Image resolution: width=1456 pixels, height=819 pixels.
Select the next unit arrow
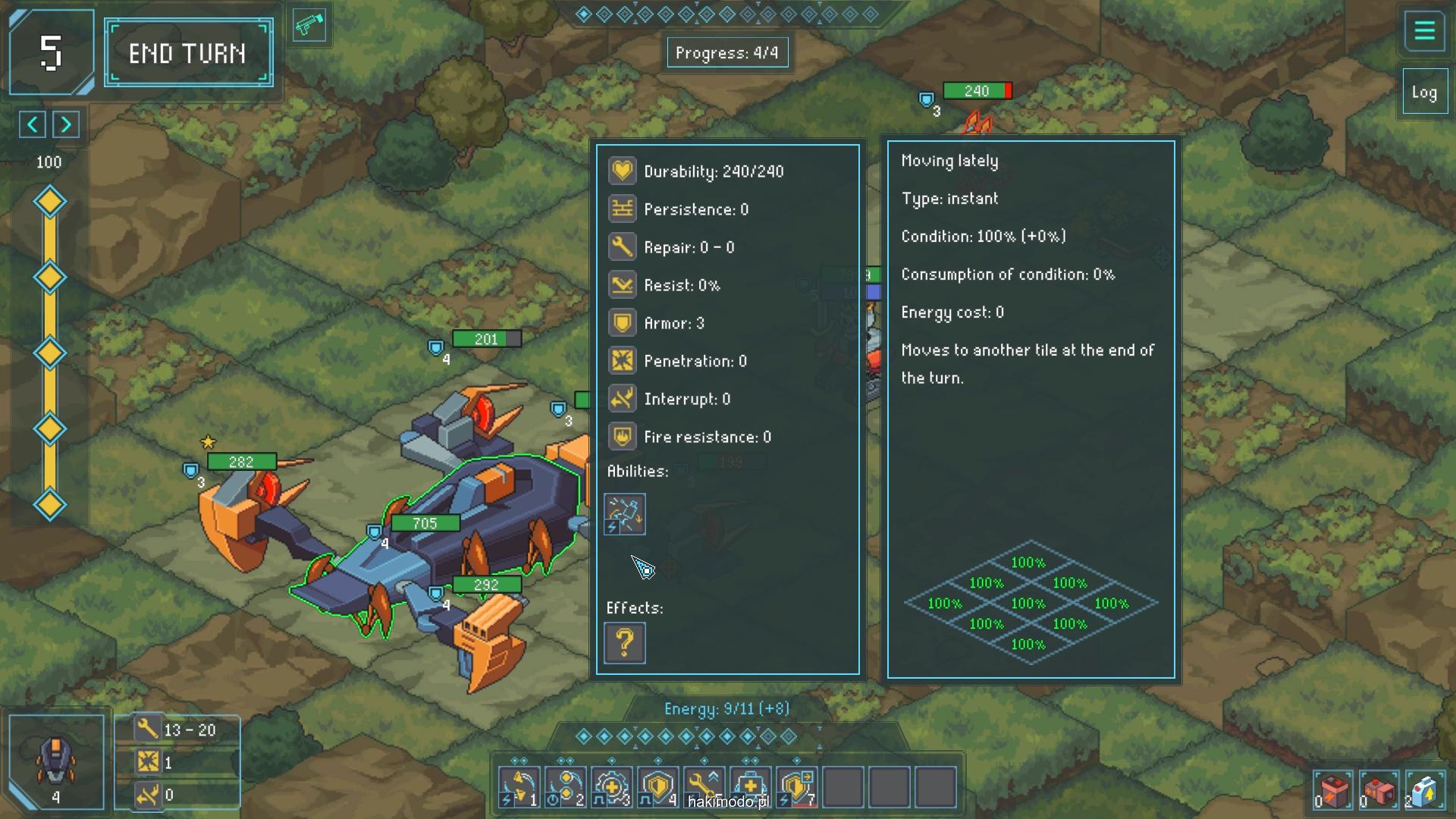click(66, 124)
